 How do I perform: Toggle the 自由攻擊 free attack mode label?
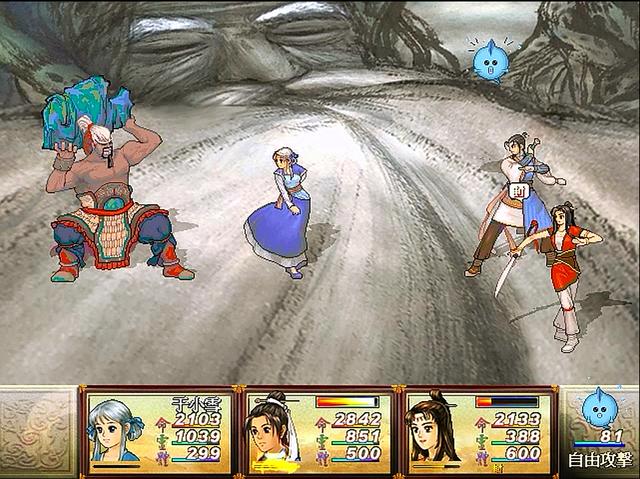(597, 460)
